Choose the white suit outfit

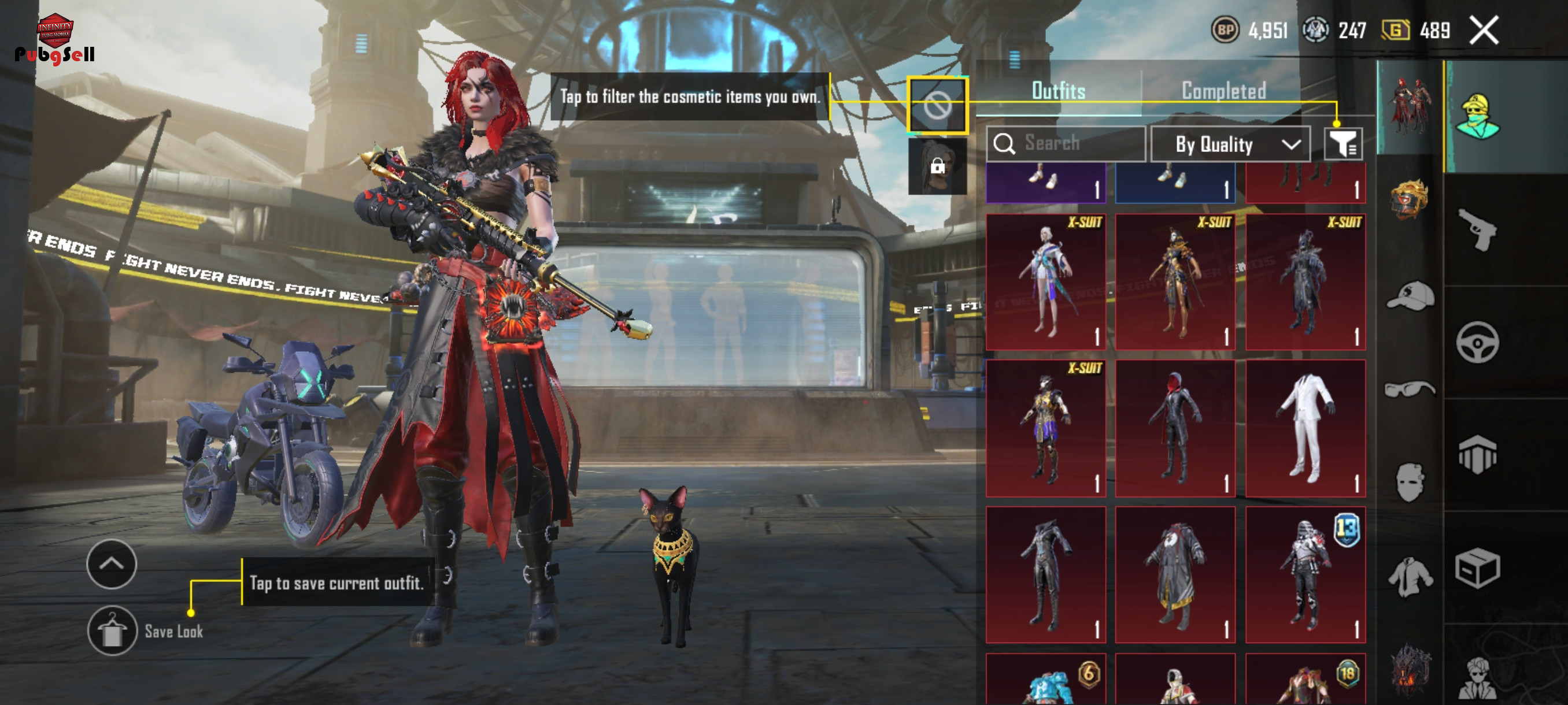coord(1304,428)
